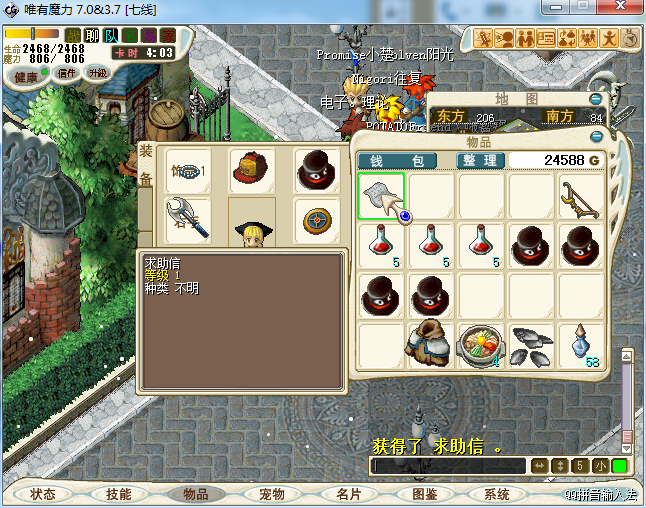The height and width of the screenshot is (508, 646).
Task: Click the 钱包 wallet button
Action: pos(397,161)
